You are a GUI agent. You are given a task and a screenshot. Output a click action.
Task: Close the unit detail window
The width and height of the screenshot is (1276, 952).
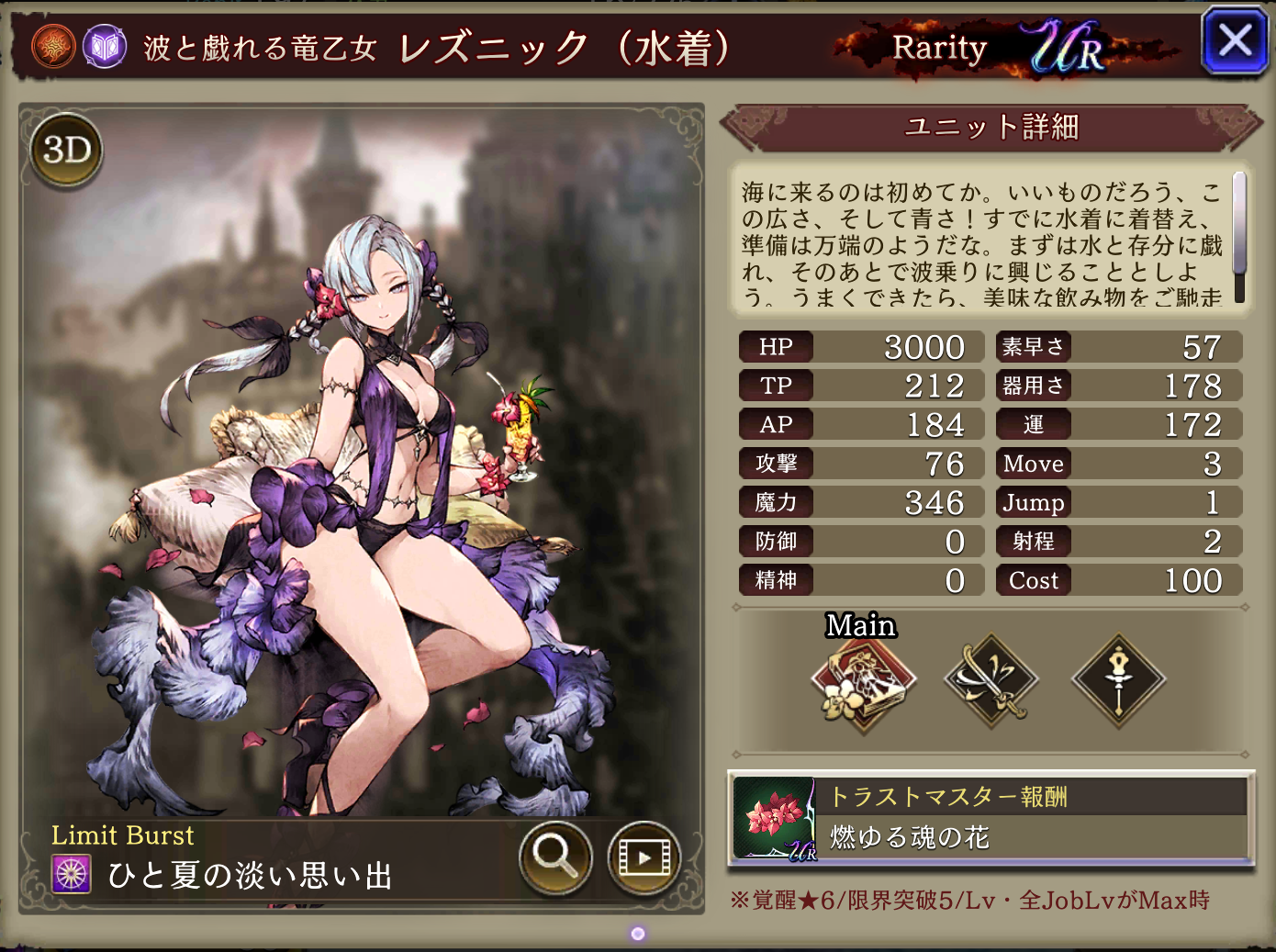click(1234, 41)
